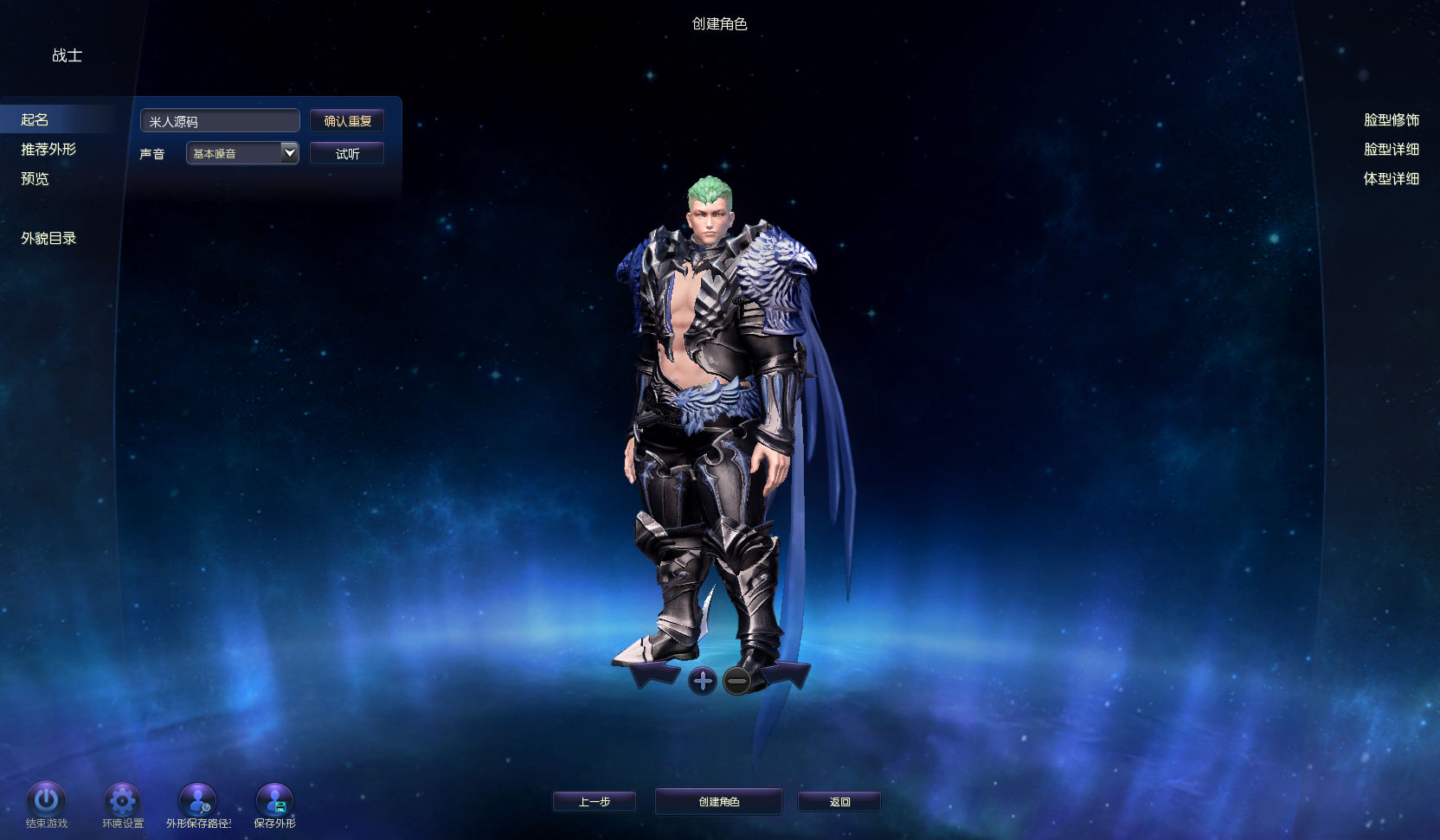The image size is (1440, 840).
Task: Check the name with 确认重复 button
Action: point(347,121)
